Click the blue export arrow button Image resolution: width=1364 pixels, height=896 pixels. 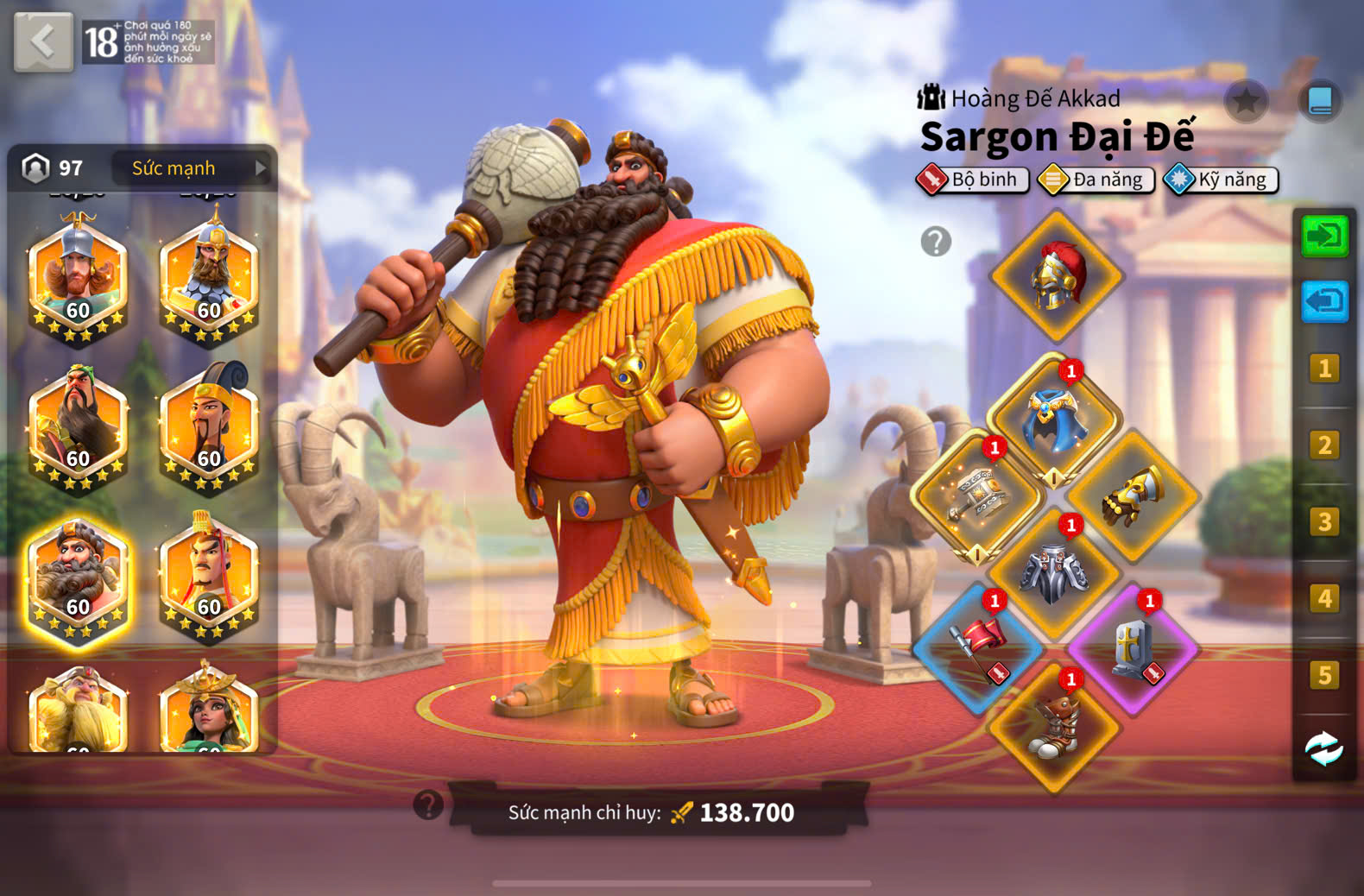point(1323,301)
